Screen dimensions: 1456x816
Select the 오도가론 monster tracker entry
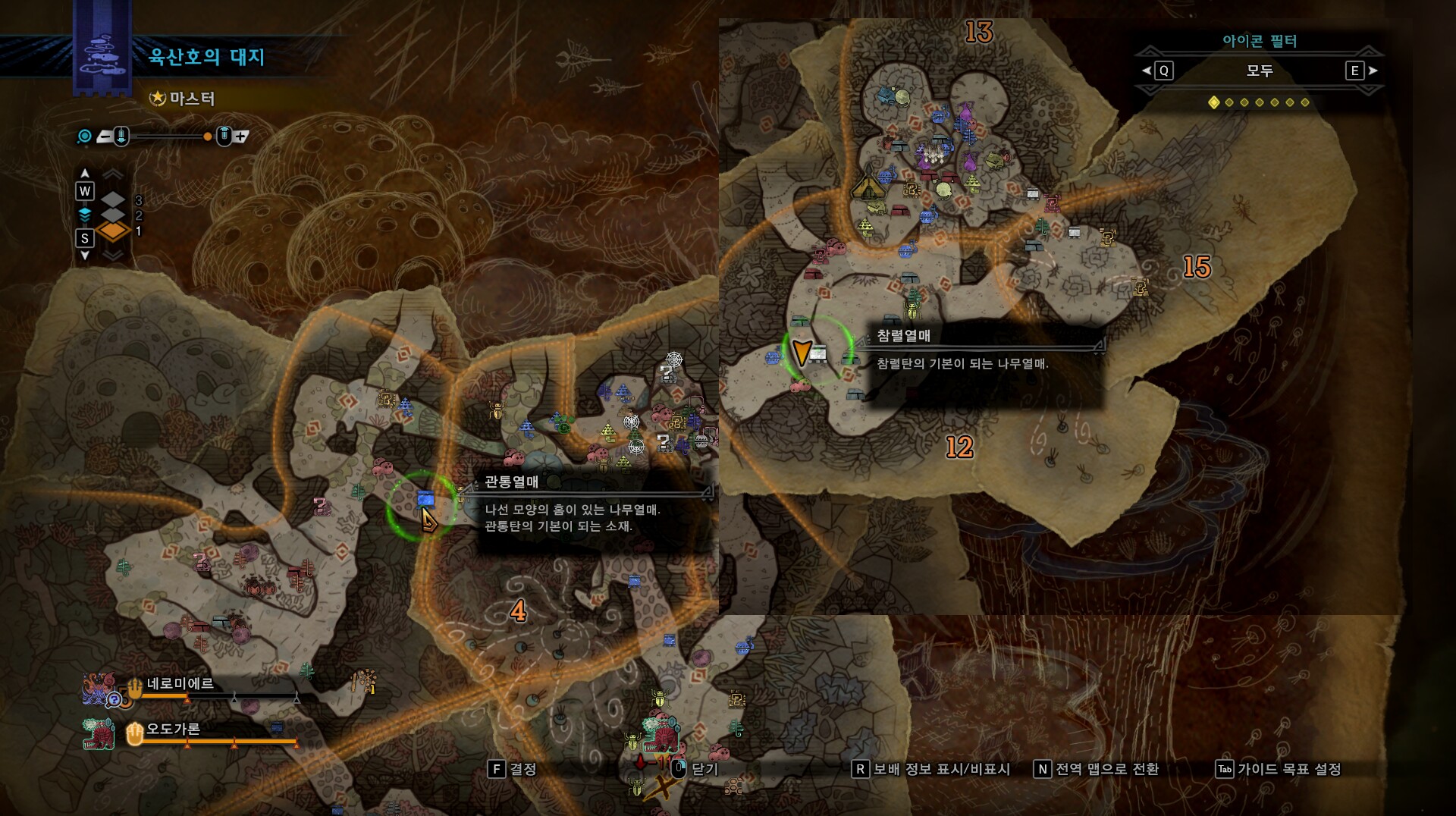click(172, 730)
